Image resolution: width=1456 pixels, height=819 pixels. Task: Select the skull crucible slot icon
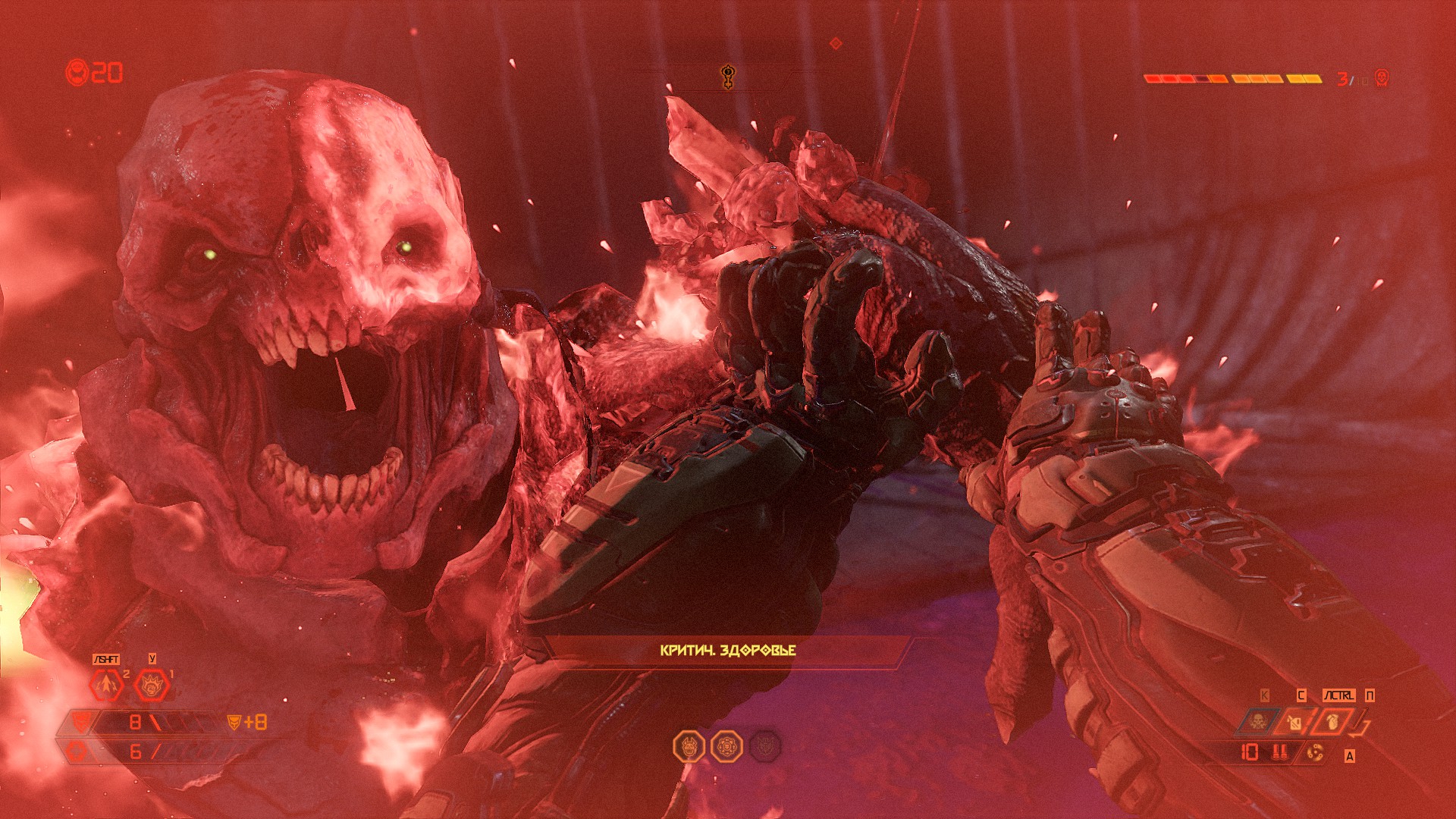1257,721
